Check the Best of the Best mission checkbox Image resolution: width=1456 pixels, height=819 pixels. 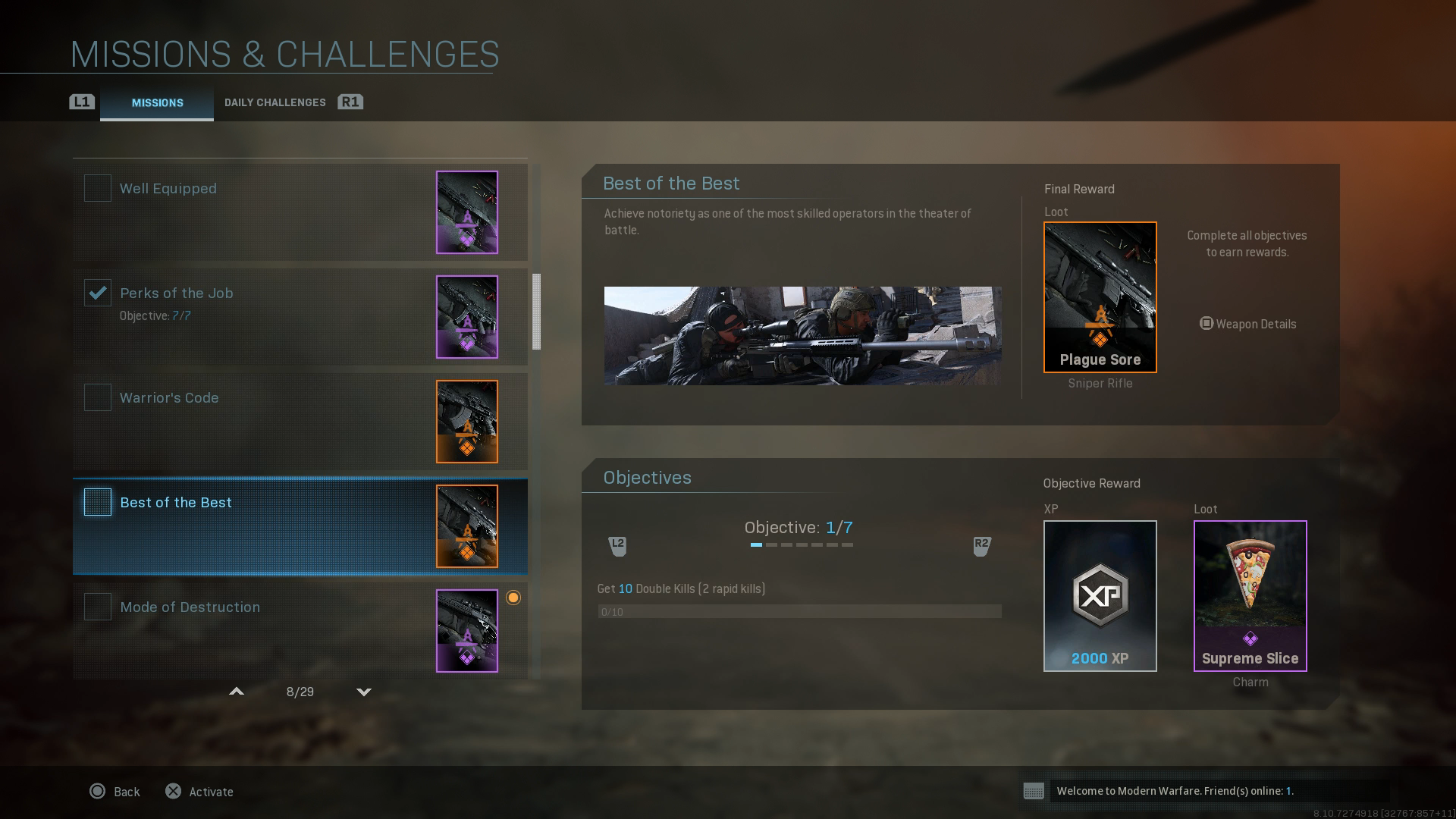97,502
